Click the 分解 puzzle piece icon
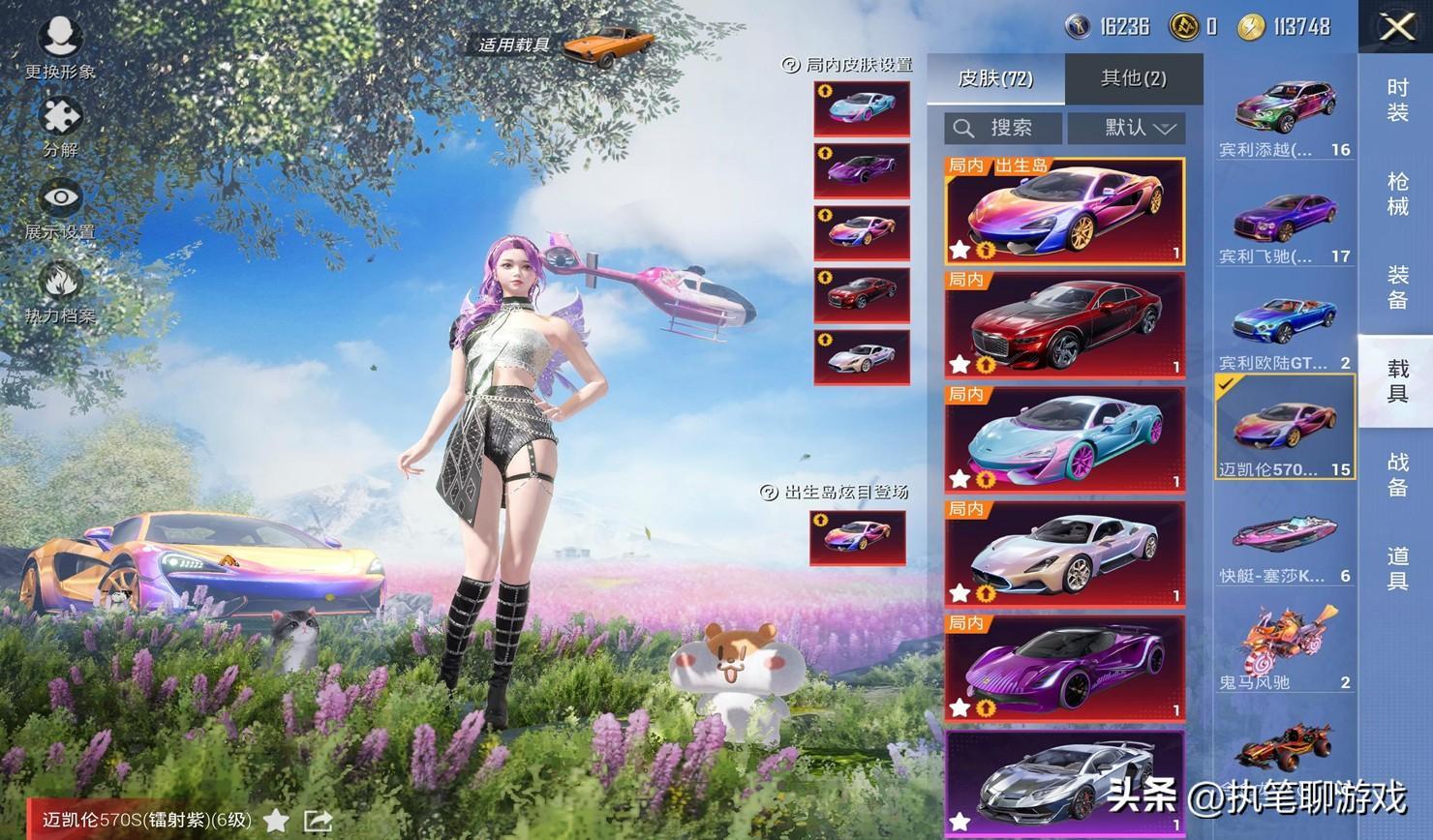 coord(60,123)
